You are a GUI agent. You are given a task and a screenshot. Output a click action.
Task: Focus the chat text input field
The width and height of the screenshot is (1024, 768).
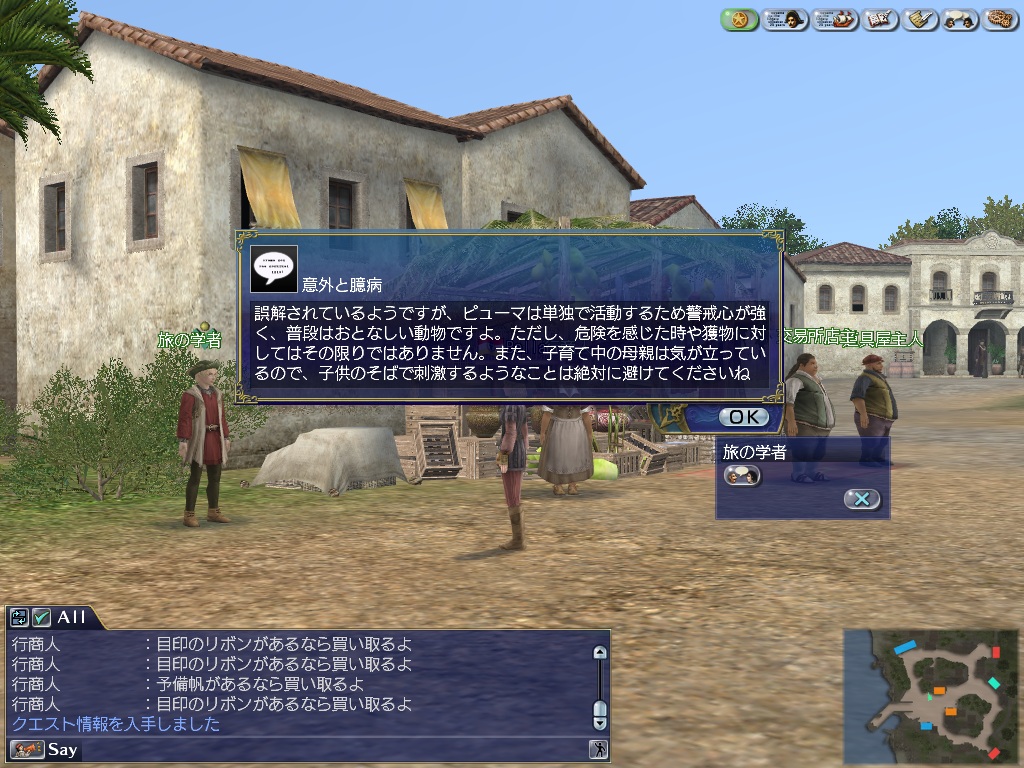(x=330, y=749)
